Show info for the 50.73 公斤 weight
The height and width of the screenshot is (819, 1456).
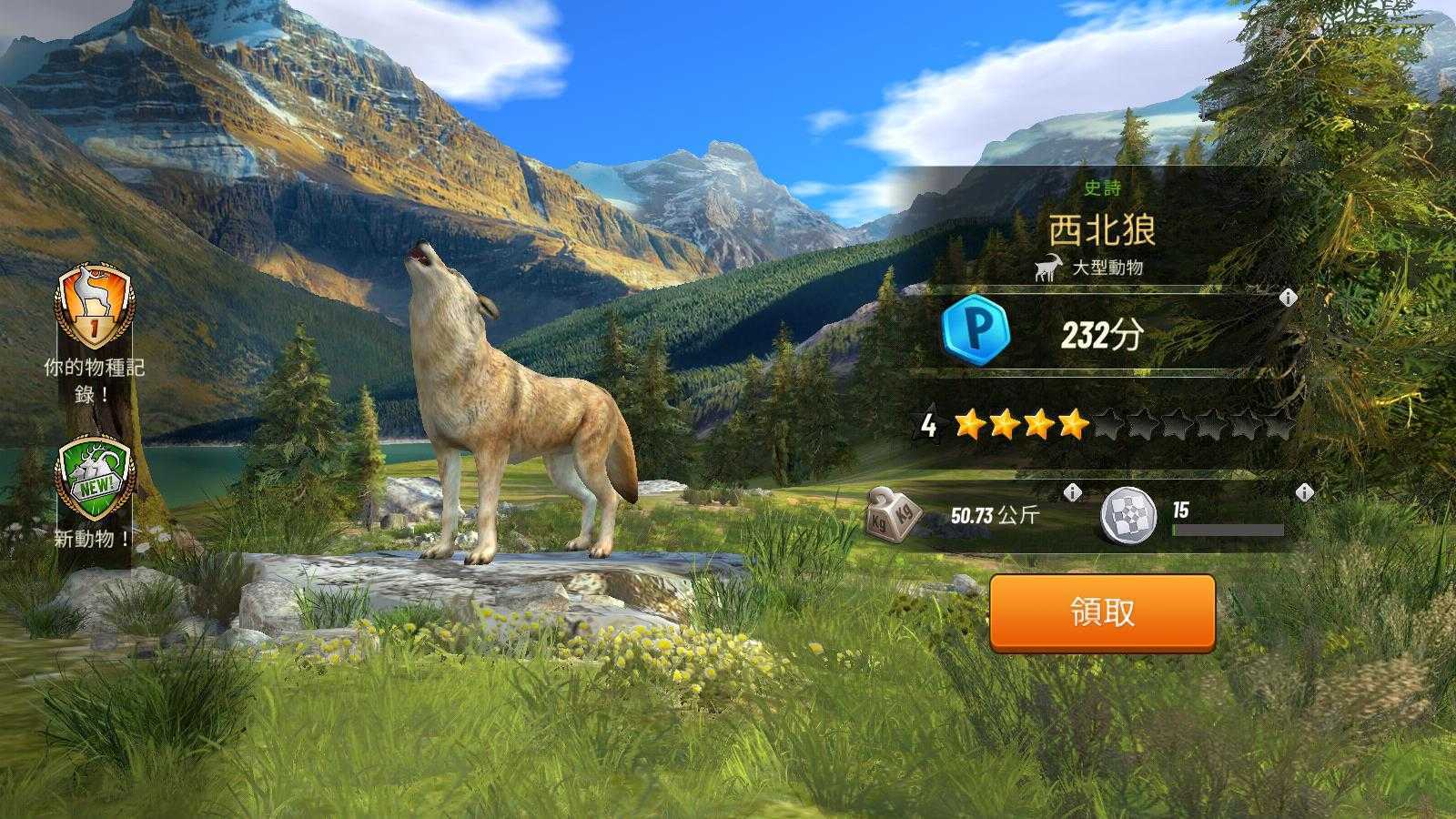click(1073, 492)
